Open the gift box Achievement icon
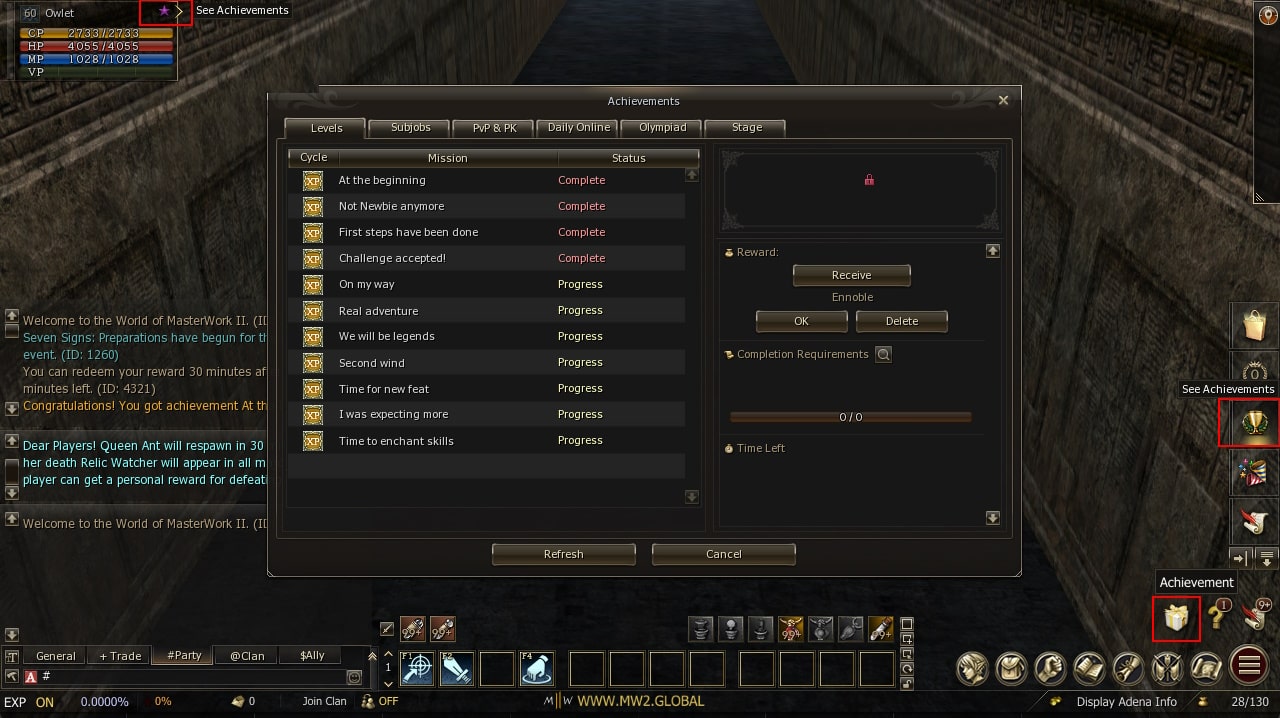This screenshot has height=718, width=1280. (x=1175, y=618)
